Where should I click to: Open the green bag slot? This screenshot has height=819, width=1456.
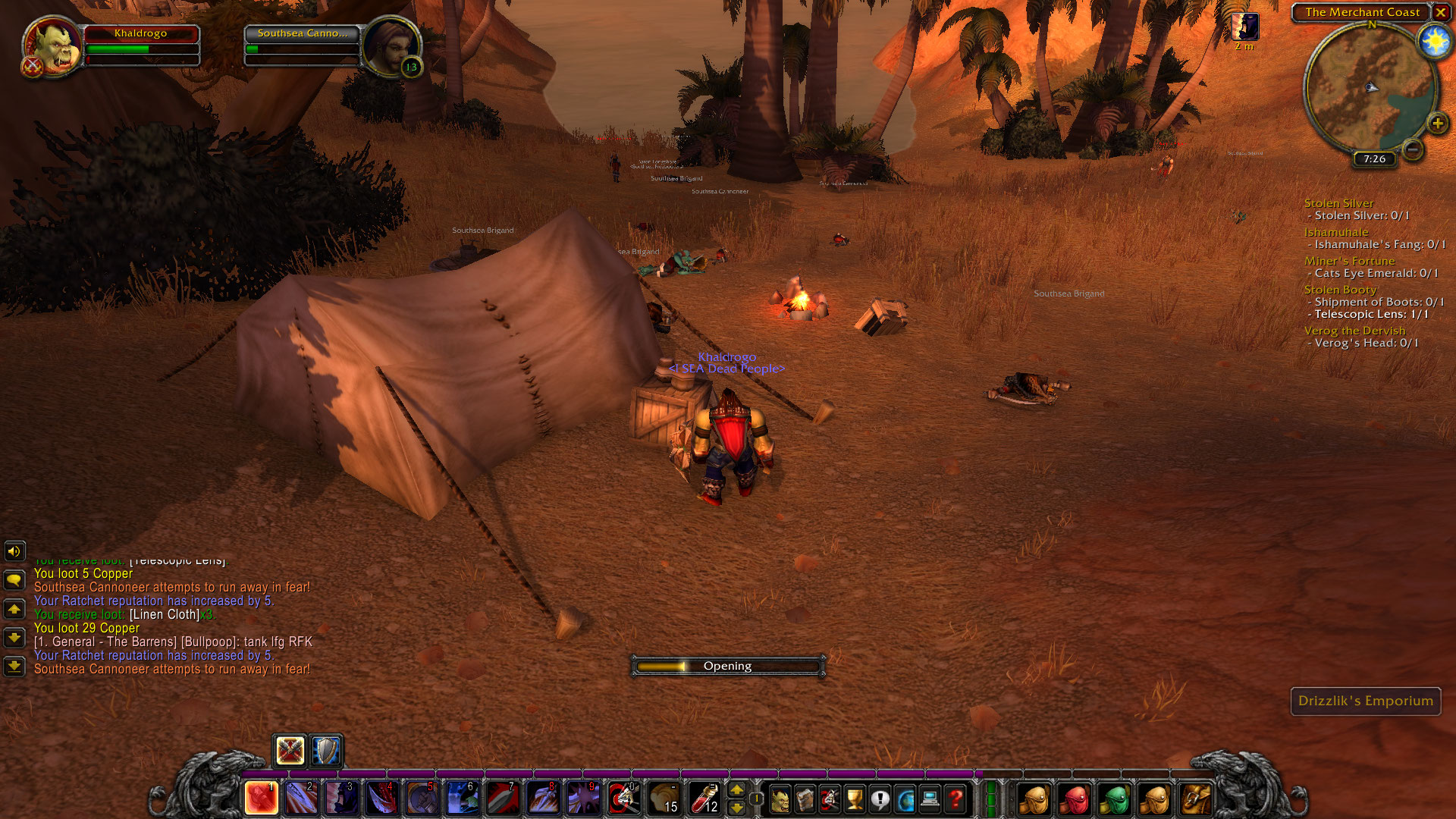(x=1114, y=799)
